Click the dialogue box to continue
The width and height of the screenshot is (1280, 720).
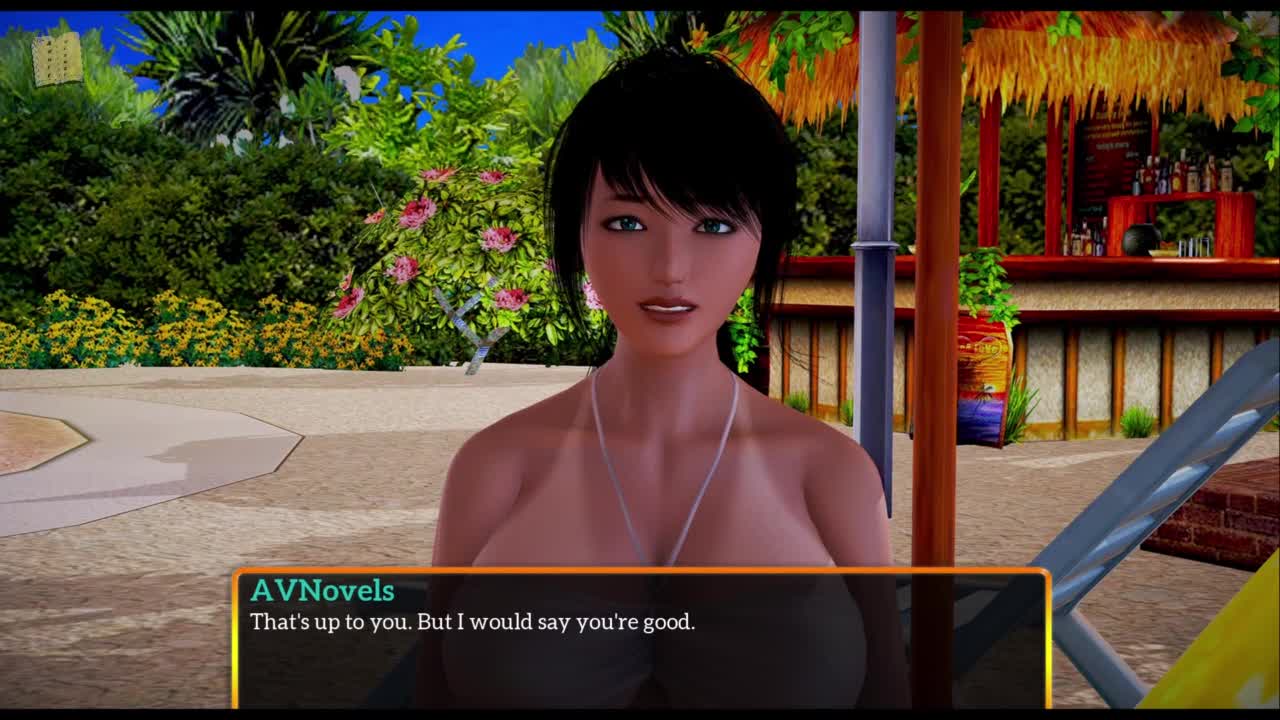point(640,638)
